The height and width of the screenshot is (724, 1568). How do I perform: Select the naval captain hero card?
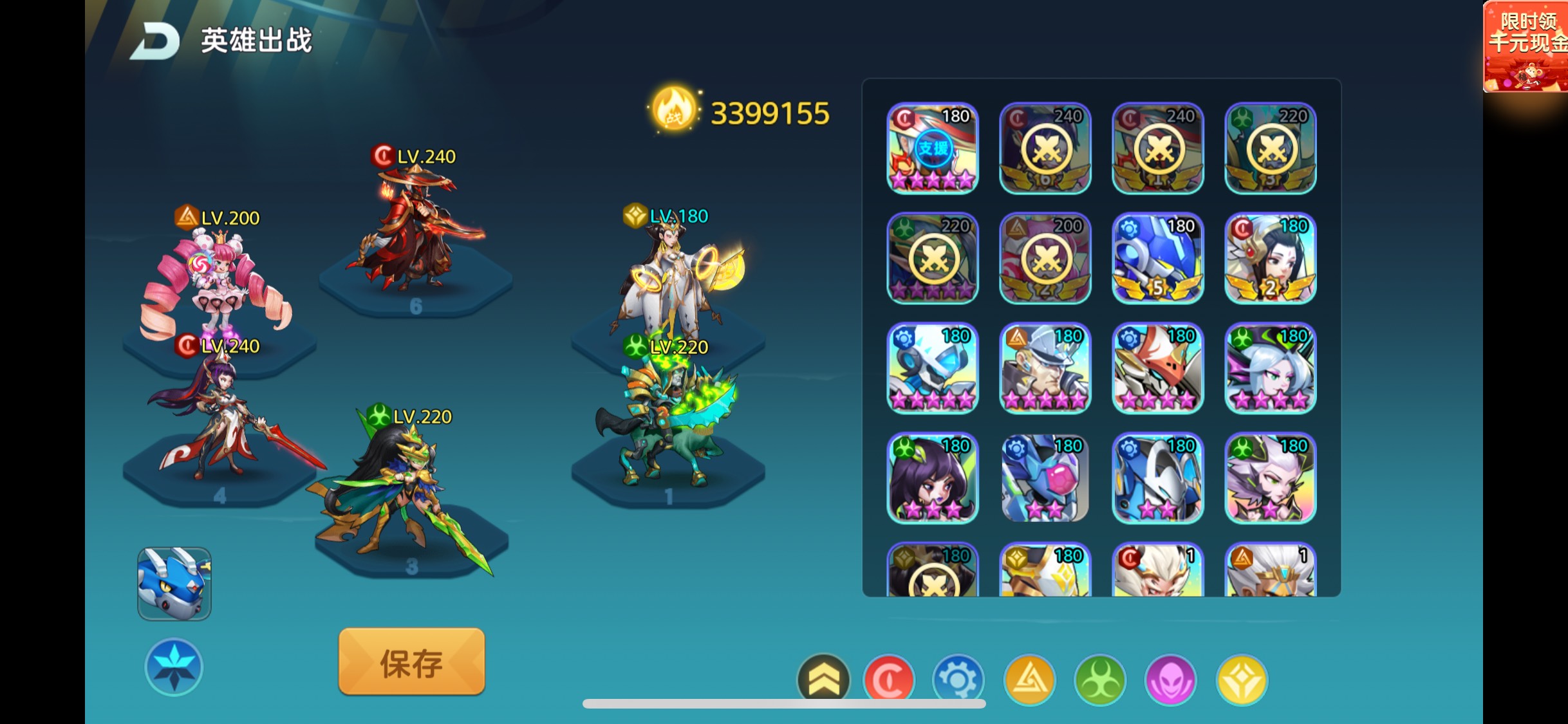(x=1045, y=368)
